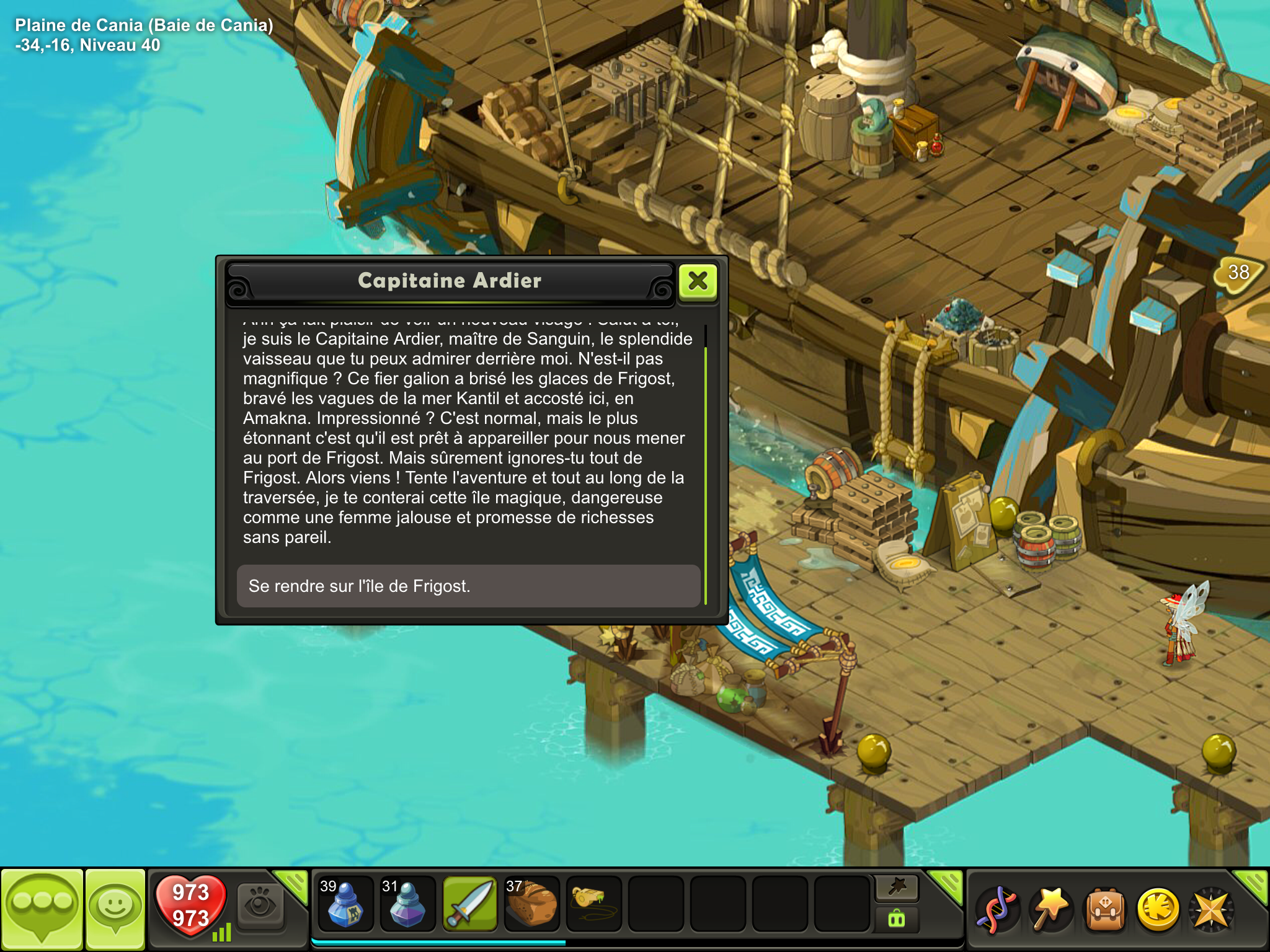Open the smiley emote menu
Viewport: 1270px width, 952px height.
115,908
